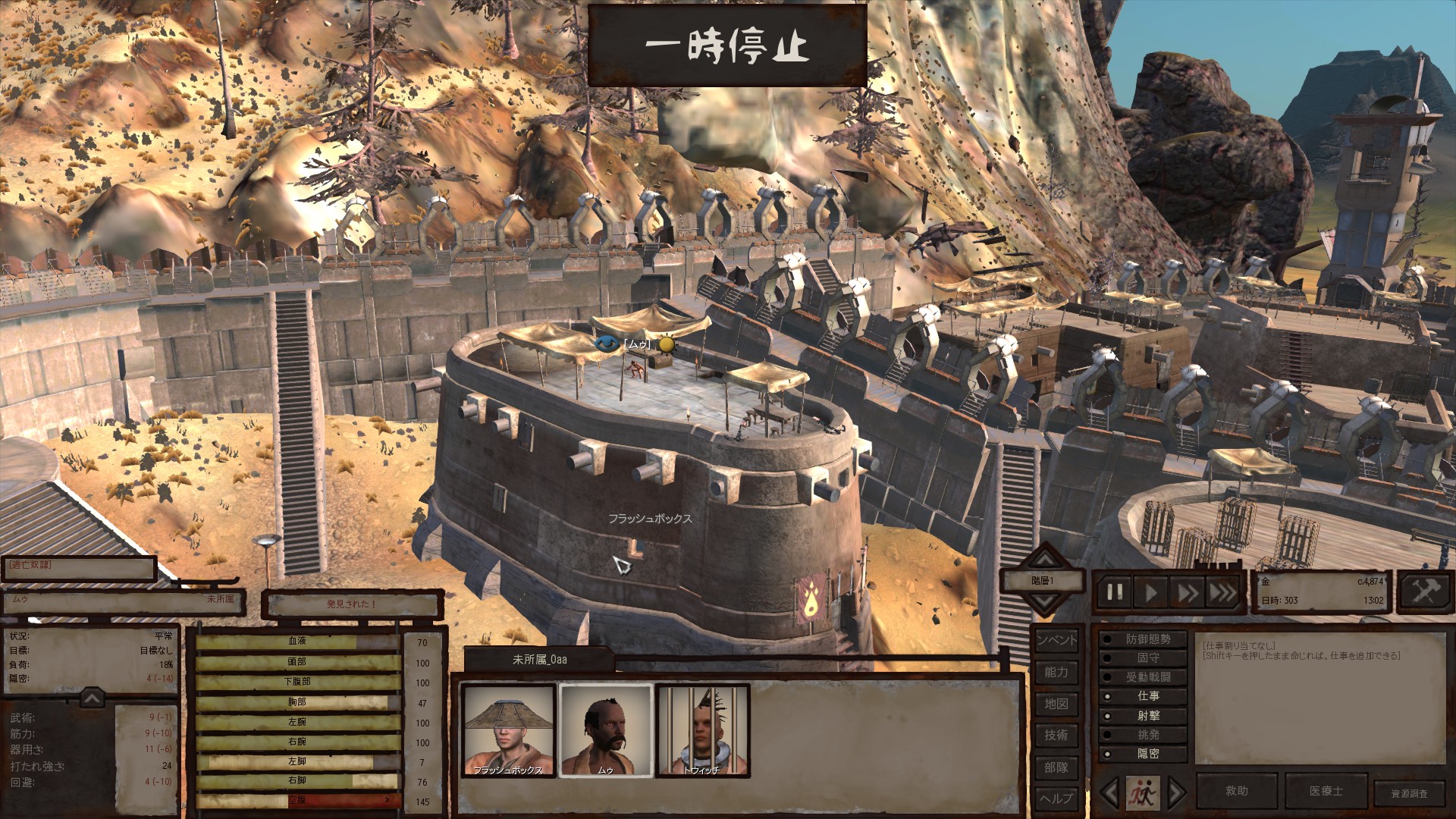
Task: Select the フラッシュボックス character portrait
Action: [x=509, y=730]
